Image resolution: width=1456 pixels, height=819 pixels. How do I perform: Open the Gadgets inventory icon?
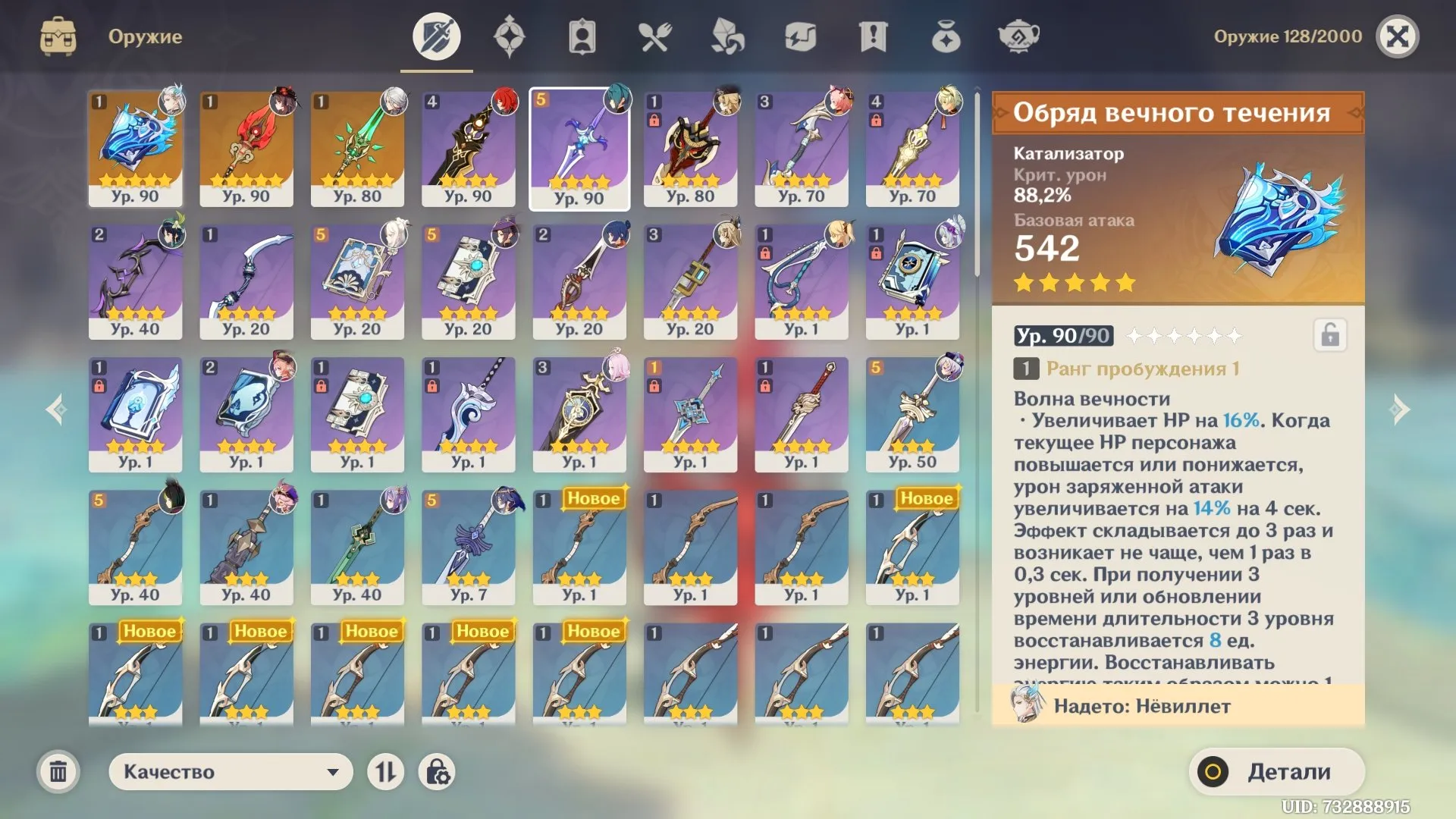(799, 35)
